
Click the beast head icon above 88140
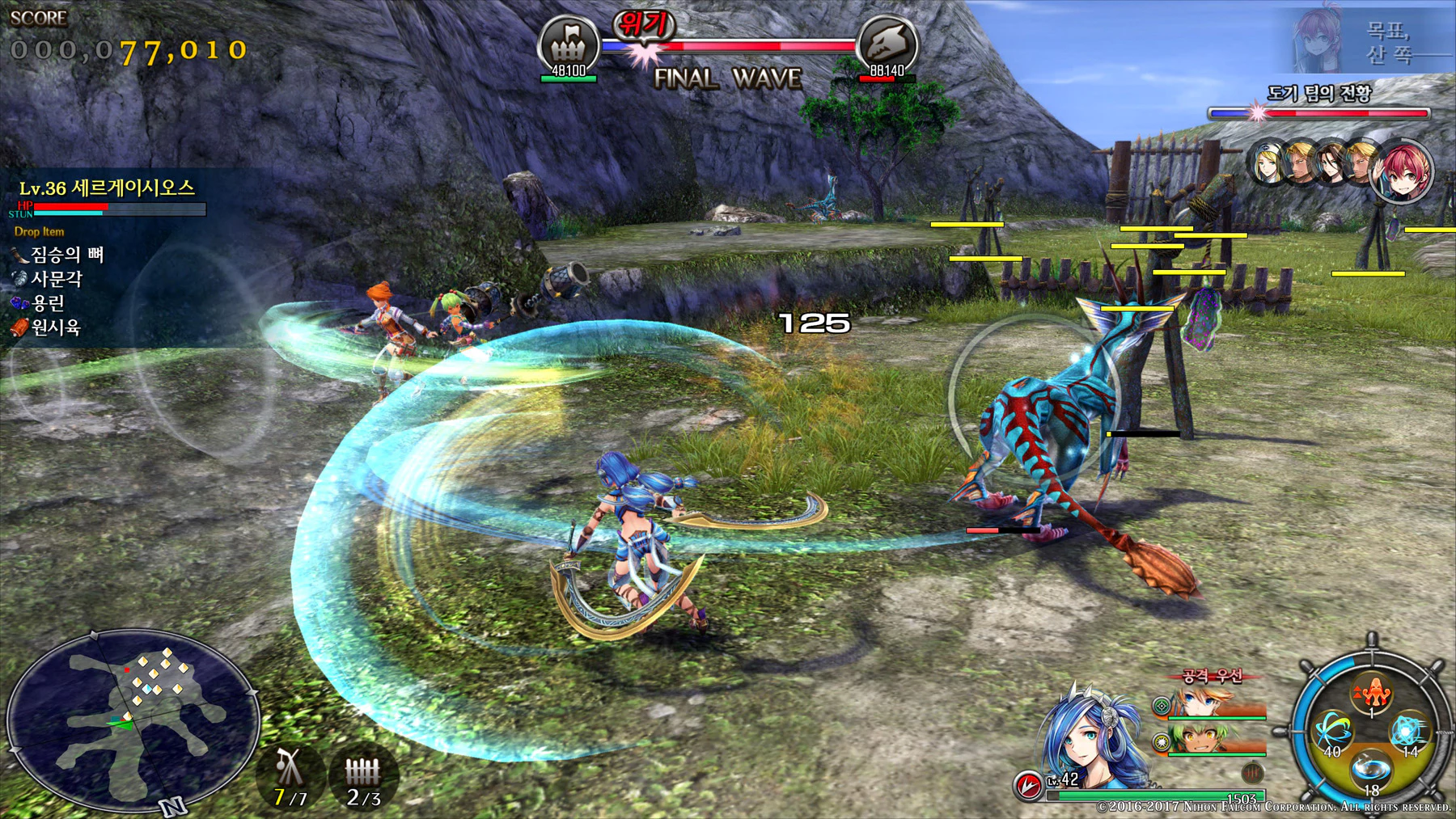click(x=887, y=43)
